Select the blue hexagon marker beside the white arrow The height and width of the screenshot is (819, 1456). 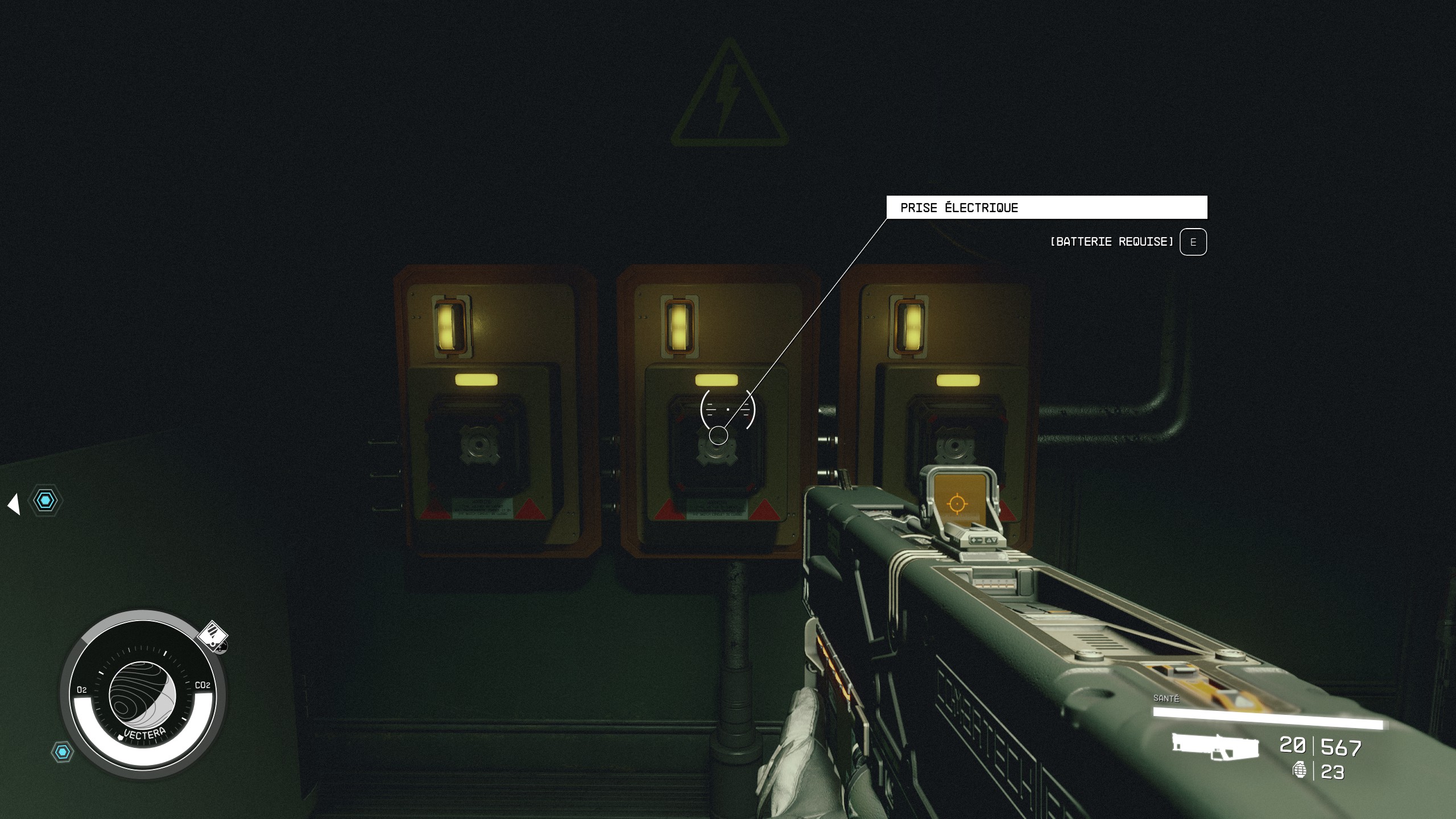click(x=45, y=500)
